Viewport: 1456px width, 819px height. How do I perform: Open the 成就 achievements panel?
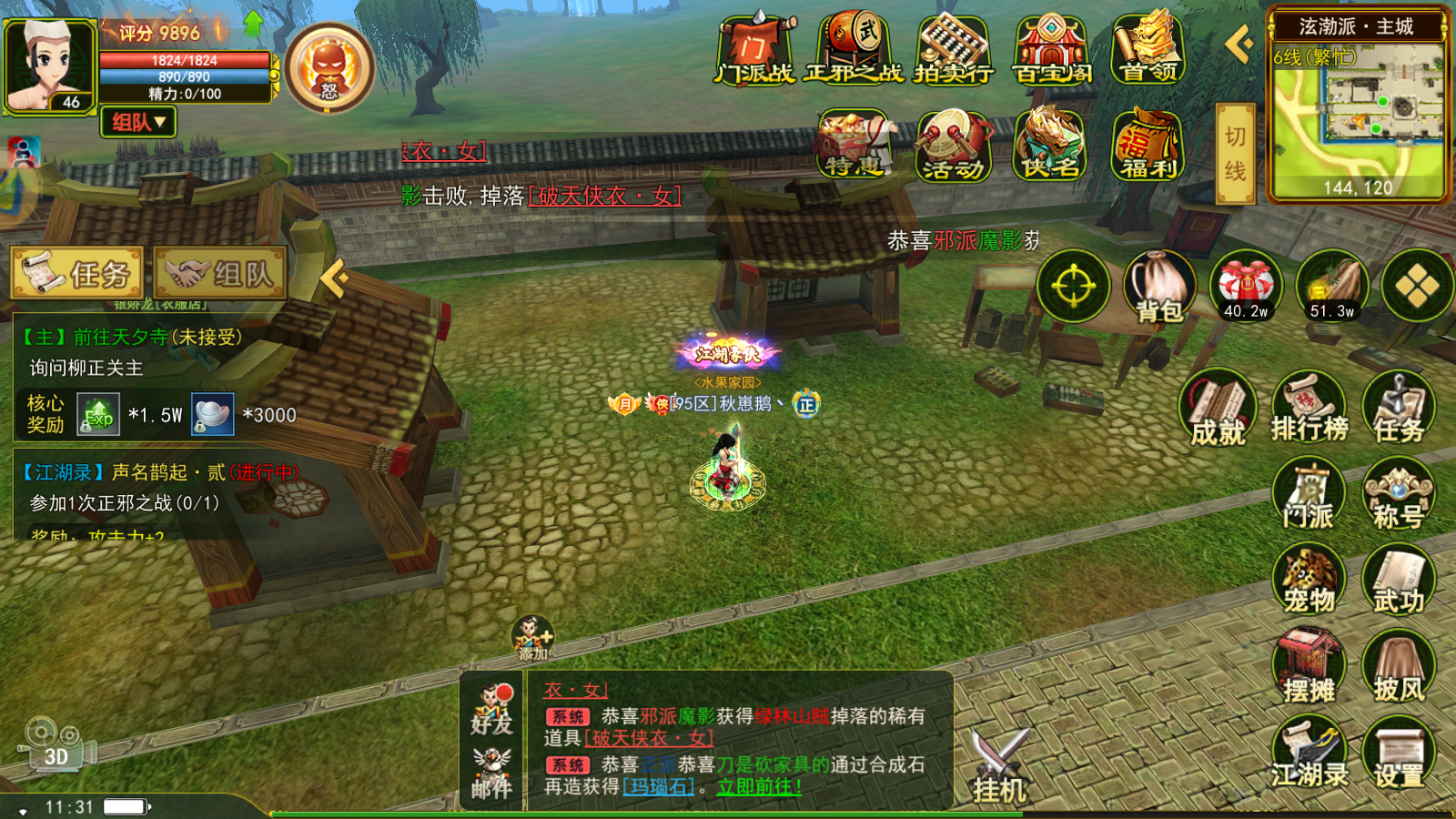click(1218, 409)
